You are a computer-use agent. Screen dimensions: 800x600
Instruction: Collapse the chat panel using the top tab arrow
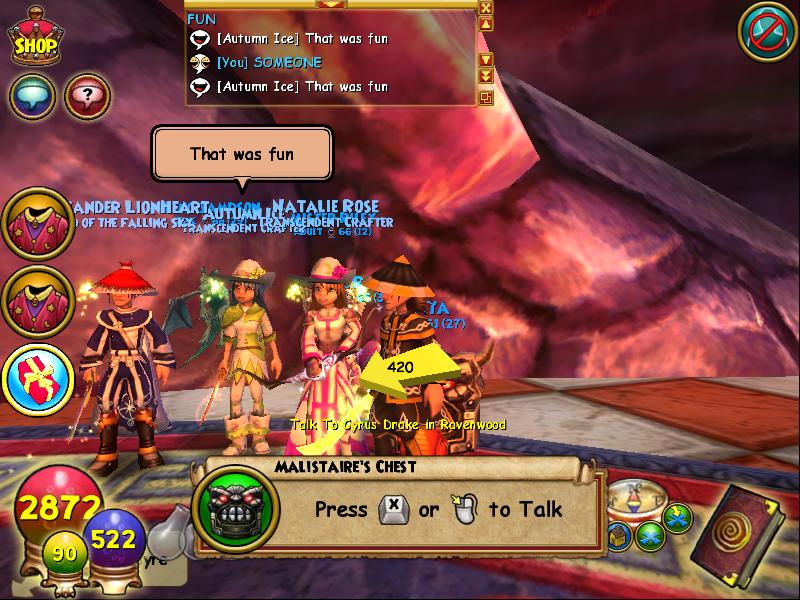pyautogui.click(x=331, y=4)
